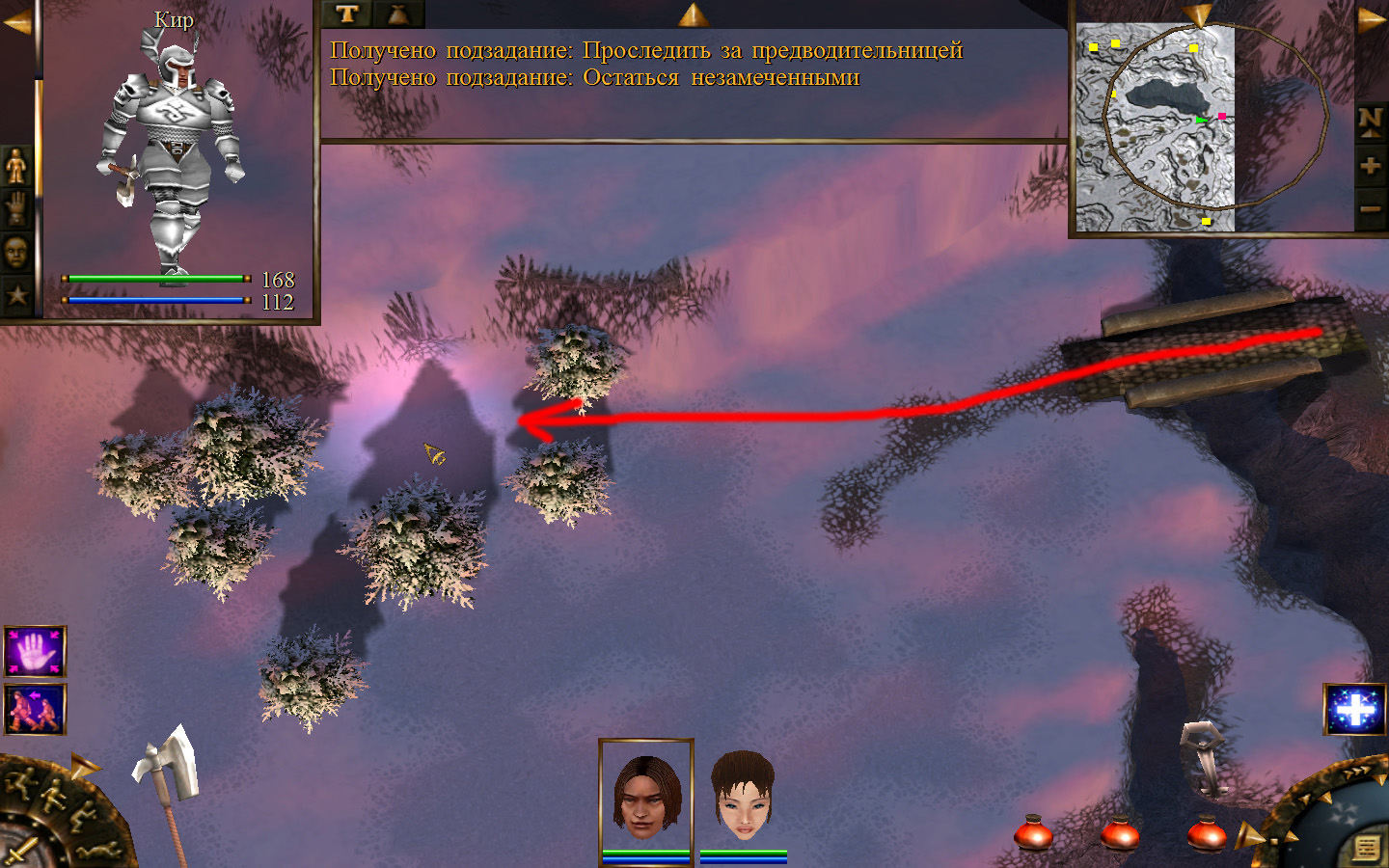Zoom out the minimap with the minus button
The image size is (1389, 868).
coord(1370,208)
